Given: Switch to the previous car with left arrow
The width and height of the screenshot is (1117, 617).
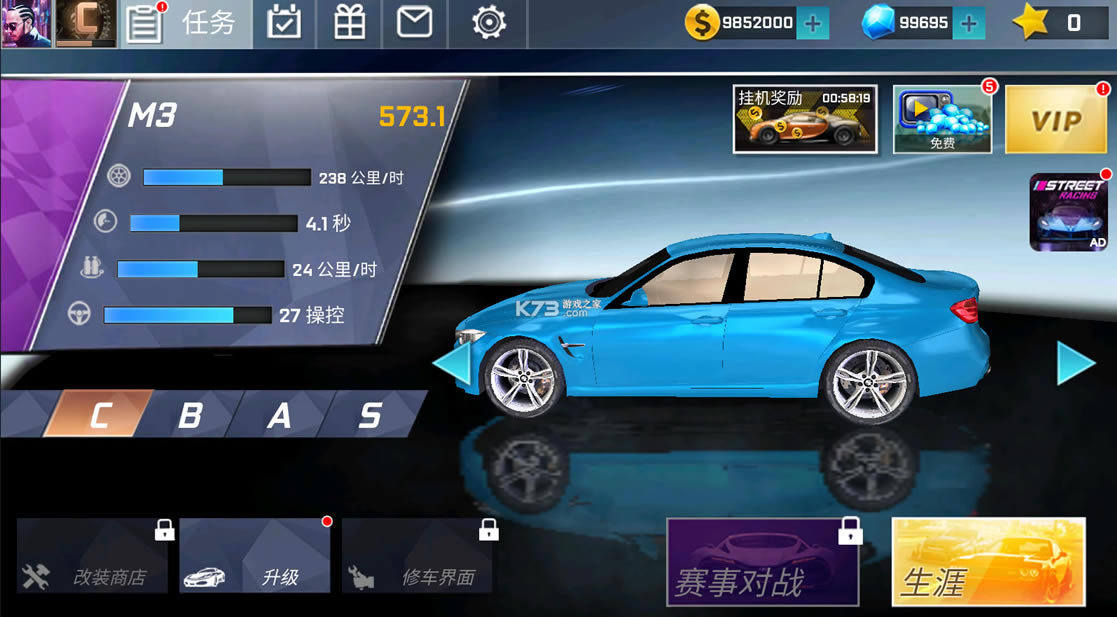Looking at the screenshot, I should (452, 364).
